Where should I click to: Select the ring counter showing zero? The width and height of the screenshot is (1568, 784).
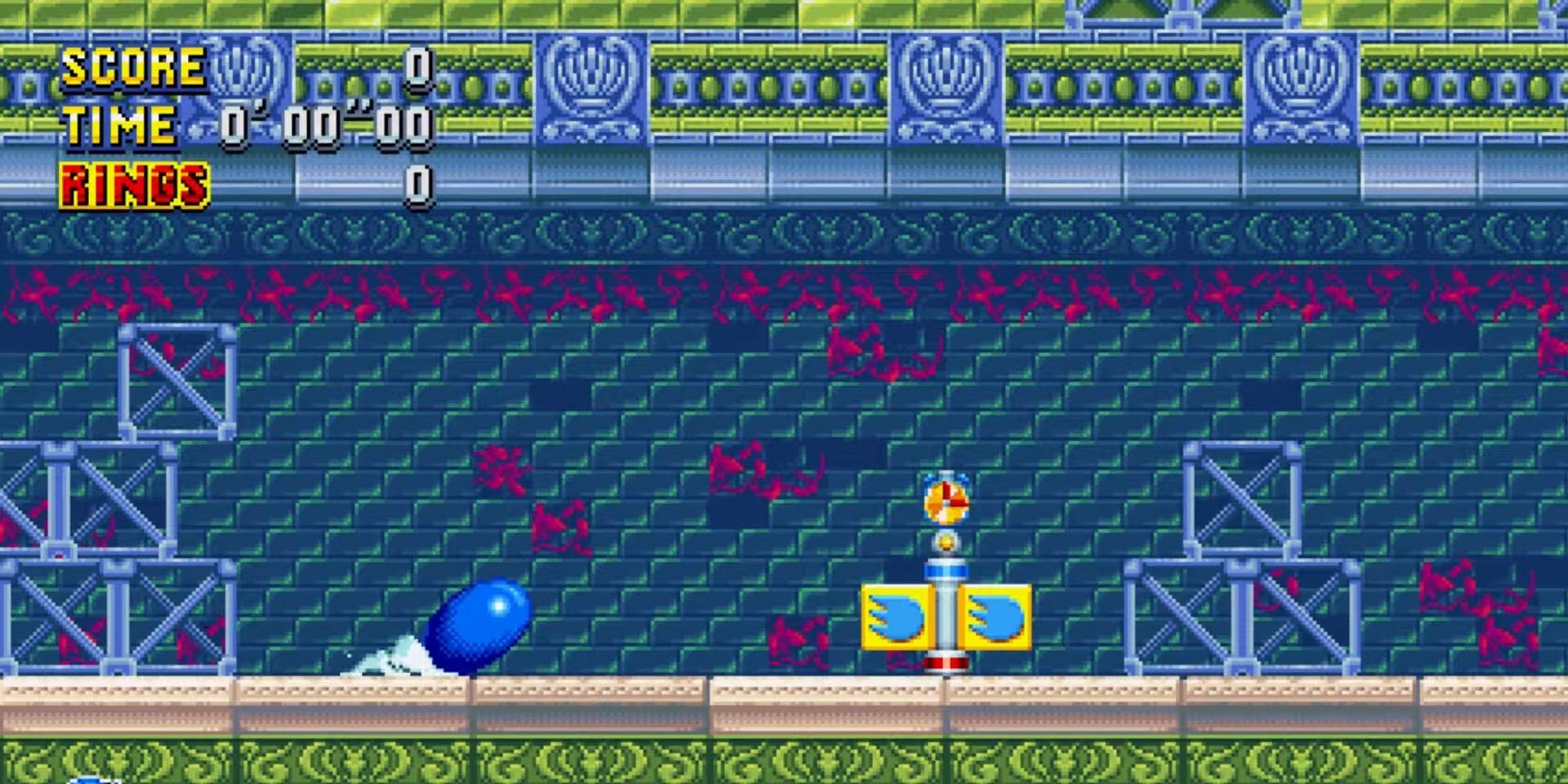[418, 184]
